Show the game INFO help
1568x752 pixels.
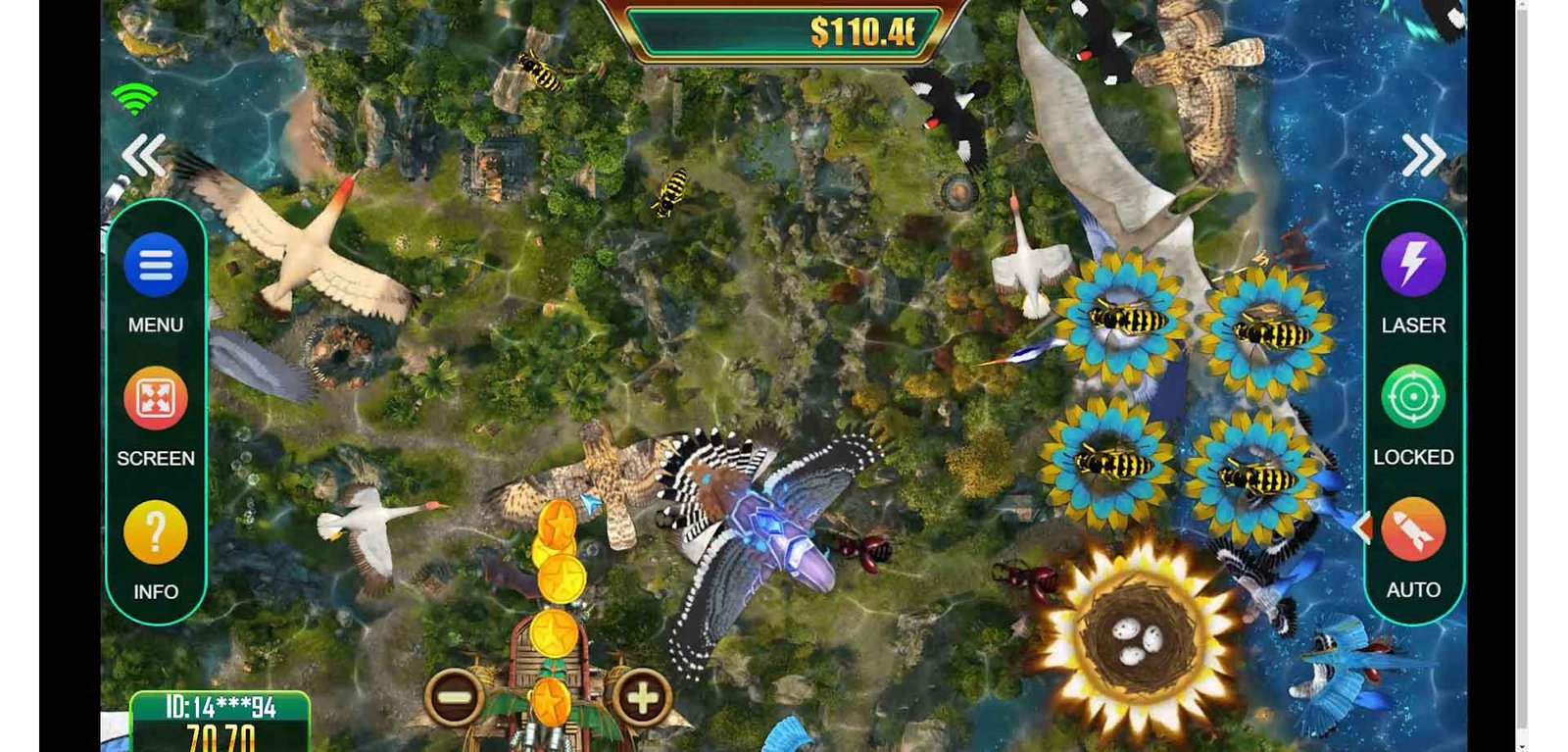coord(156,532)
